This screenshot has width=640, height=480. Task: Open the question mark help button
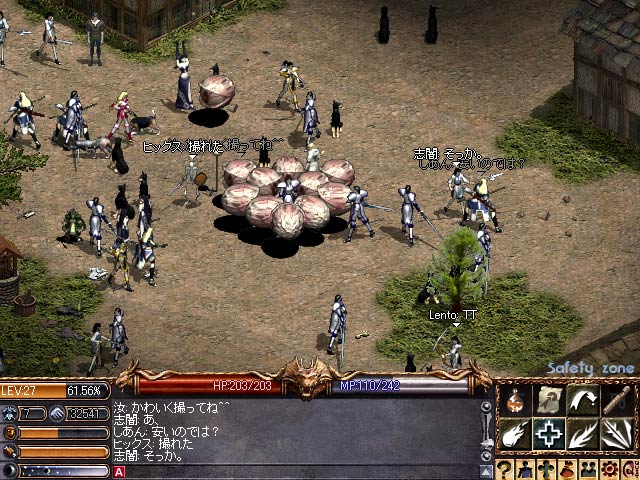(x=505, y=469)
